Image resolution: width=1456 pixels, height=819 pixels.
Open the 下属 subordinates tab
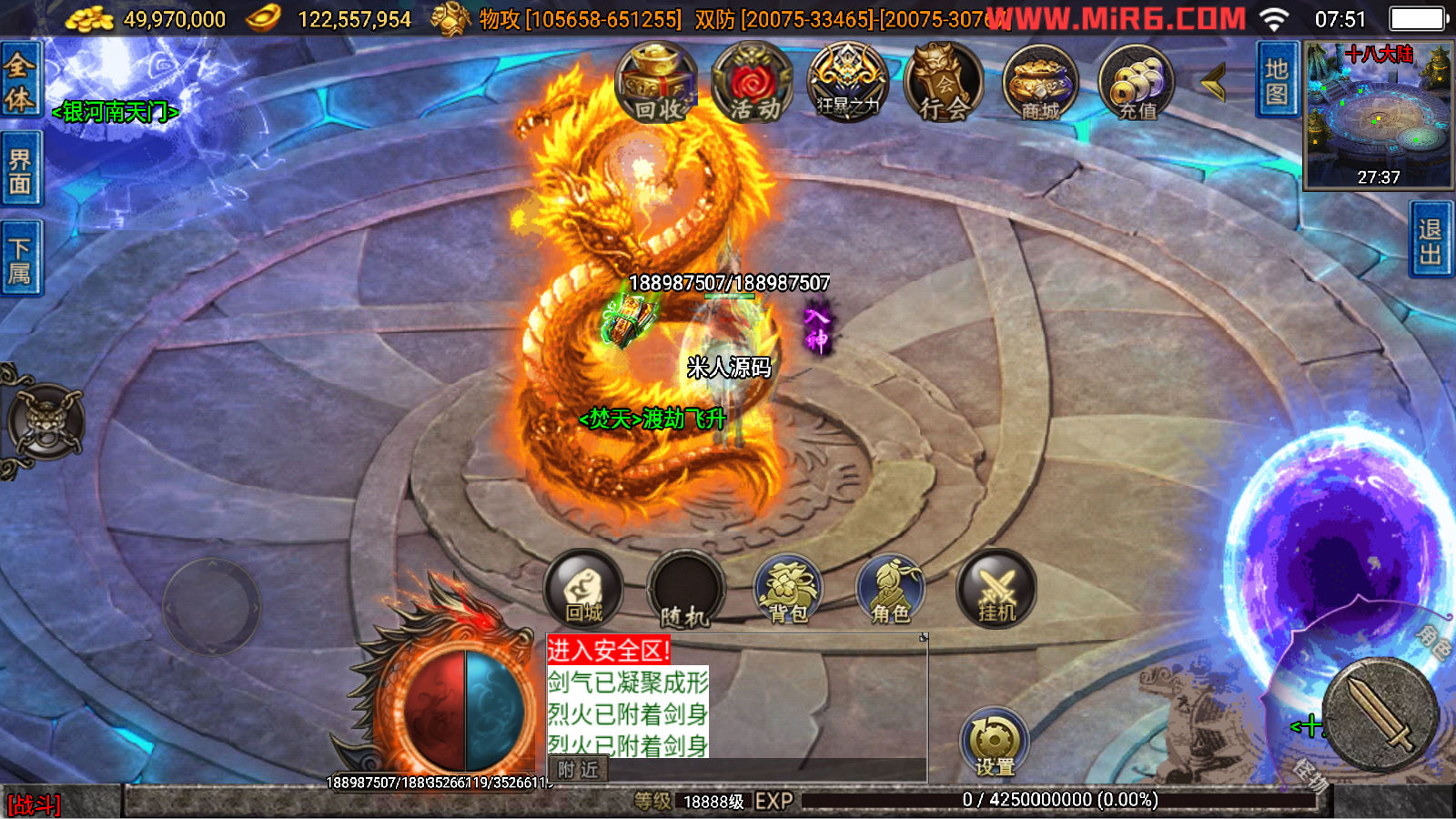(20, 259)
